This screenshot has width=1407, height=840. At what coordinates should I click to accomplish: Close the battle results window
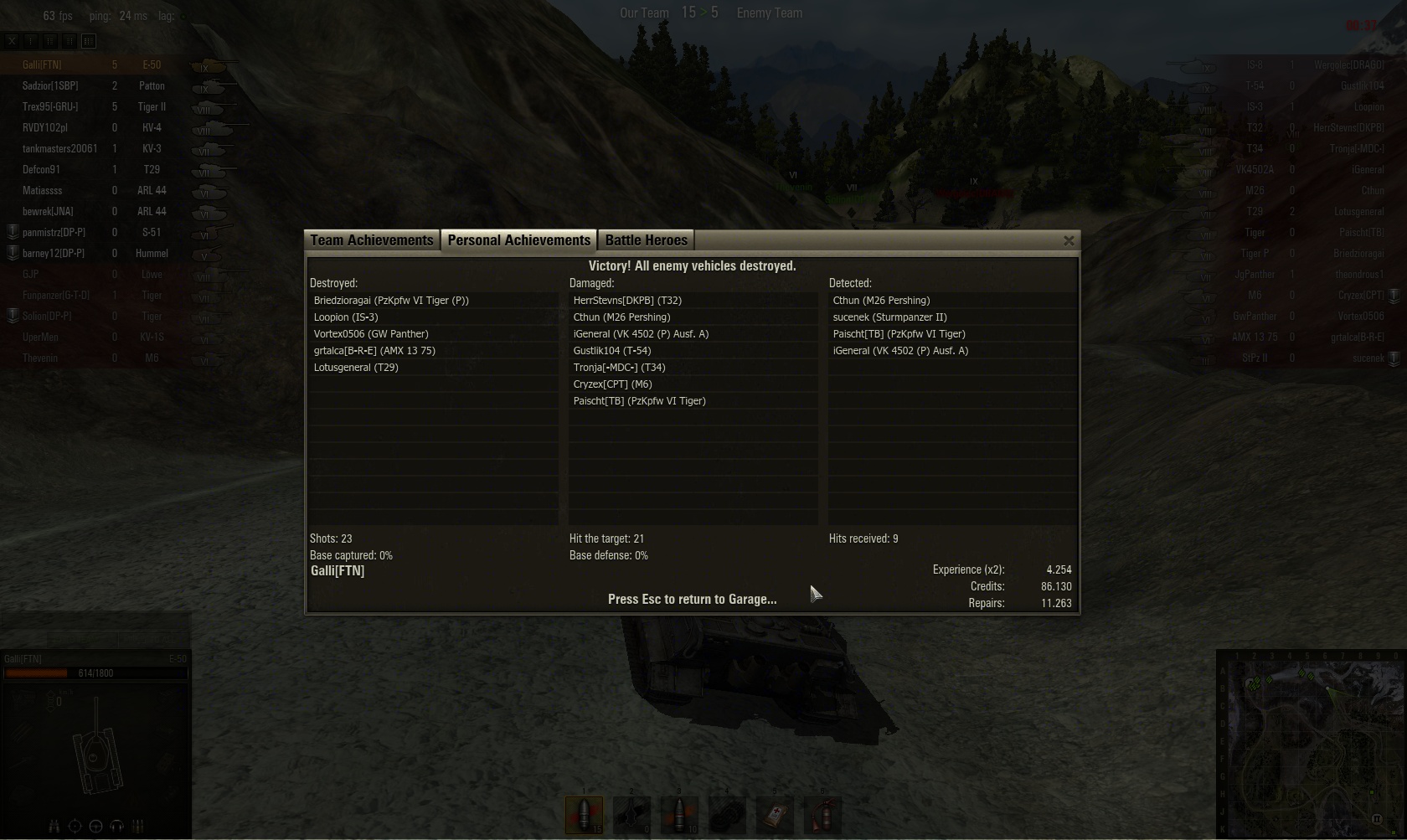coord(1069,241)
